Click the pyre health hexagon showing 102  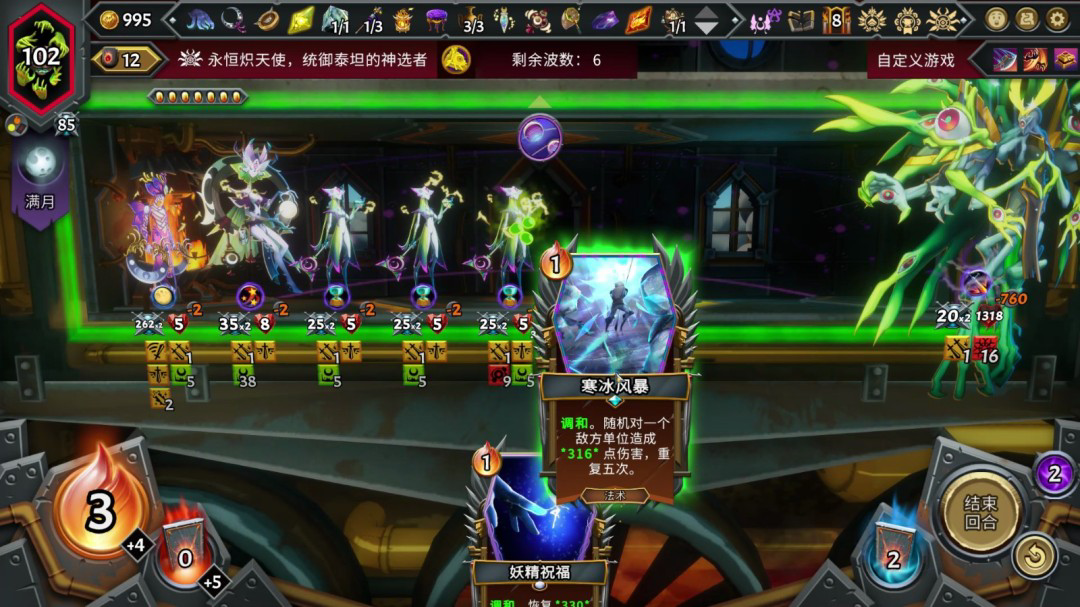click(41, 56)
